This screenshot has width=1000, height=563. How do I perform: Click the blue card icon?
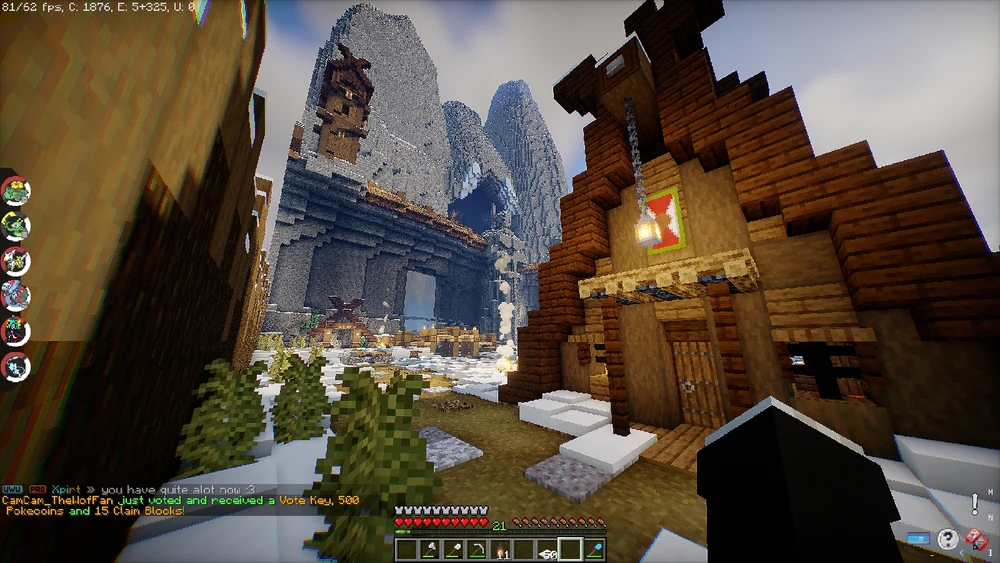[x=918, y=540]
